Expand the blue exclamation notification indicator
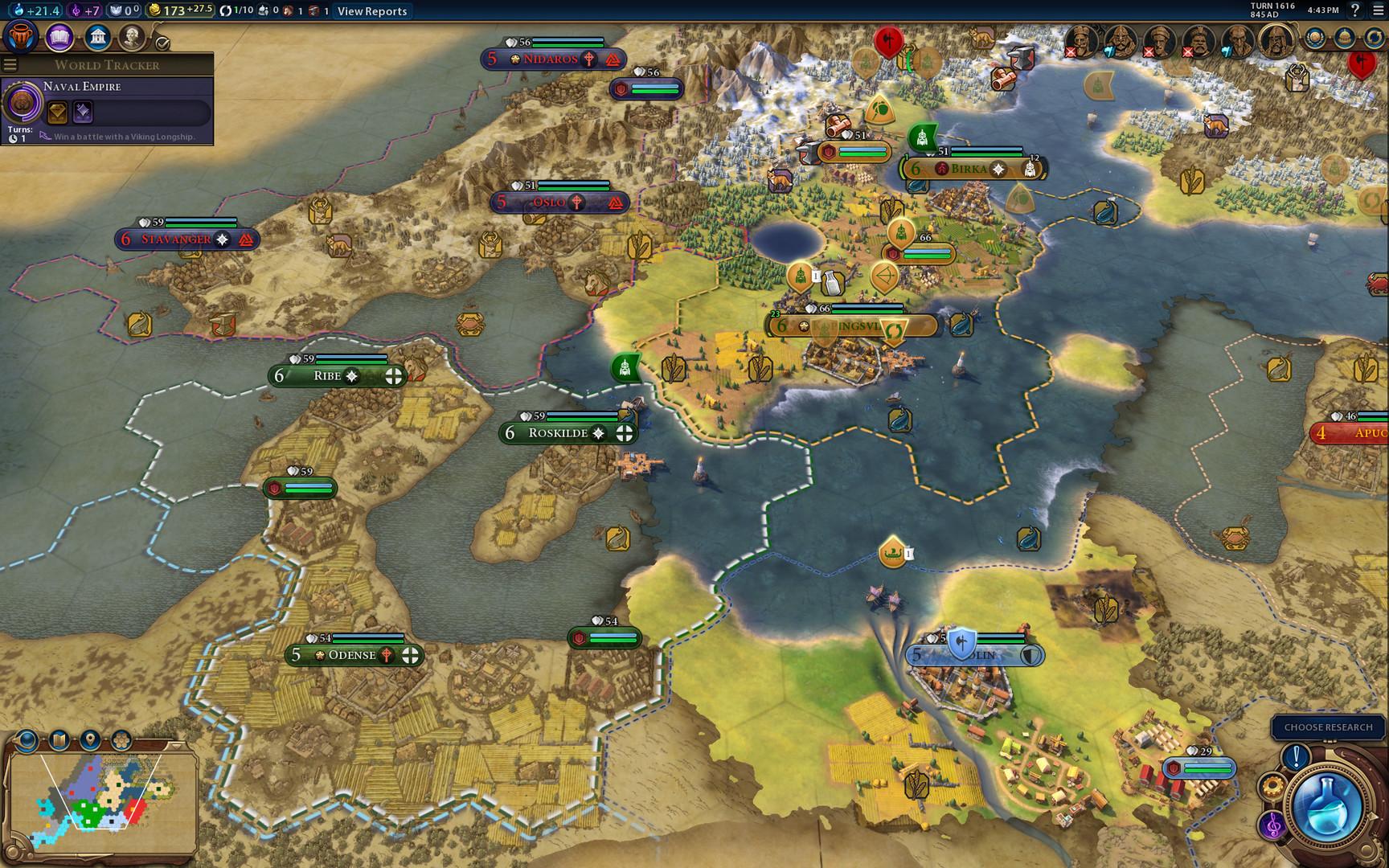 tap(1296, 756)
